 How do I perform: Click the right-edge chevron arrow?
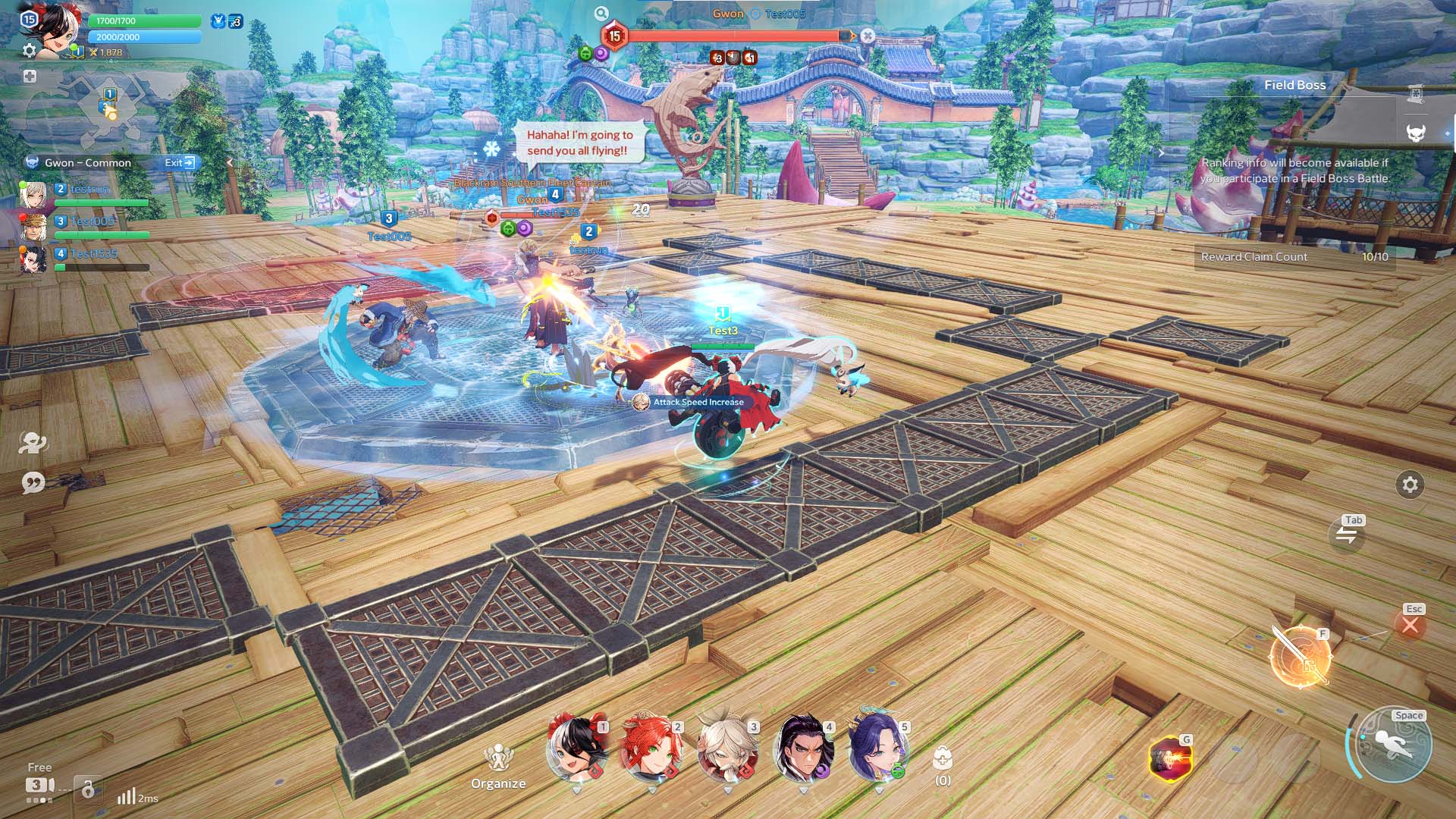1162,152
